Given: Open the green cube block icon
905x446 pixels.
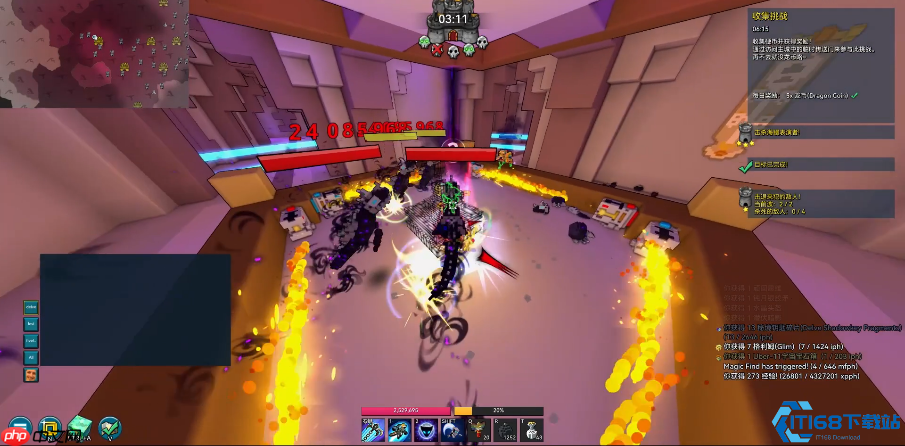Looking at the screenshot, I should (x=79, y=428).
